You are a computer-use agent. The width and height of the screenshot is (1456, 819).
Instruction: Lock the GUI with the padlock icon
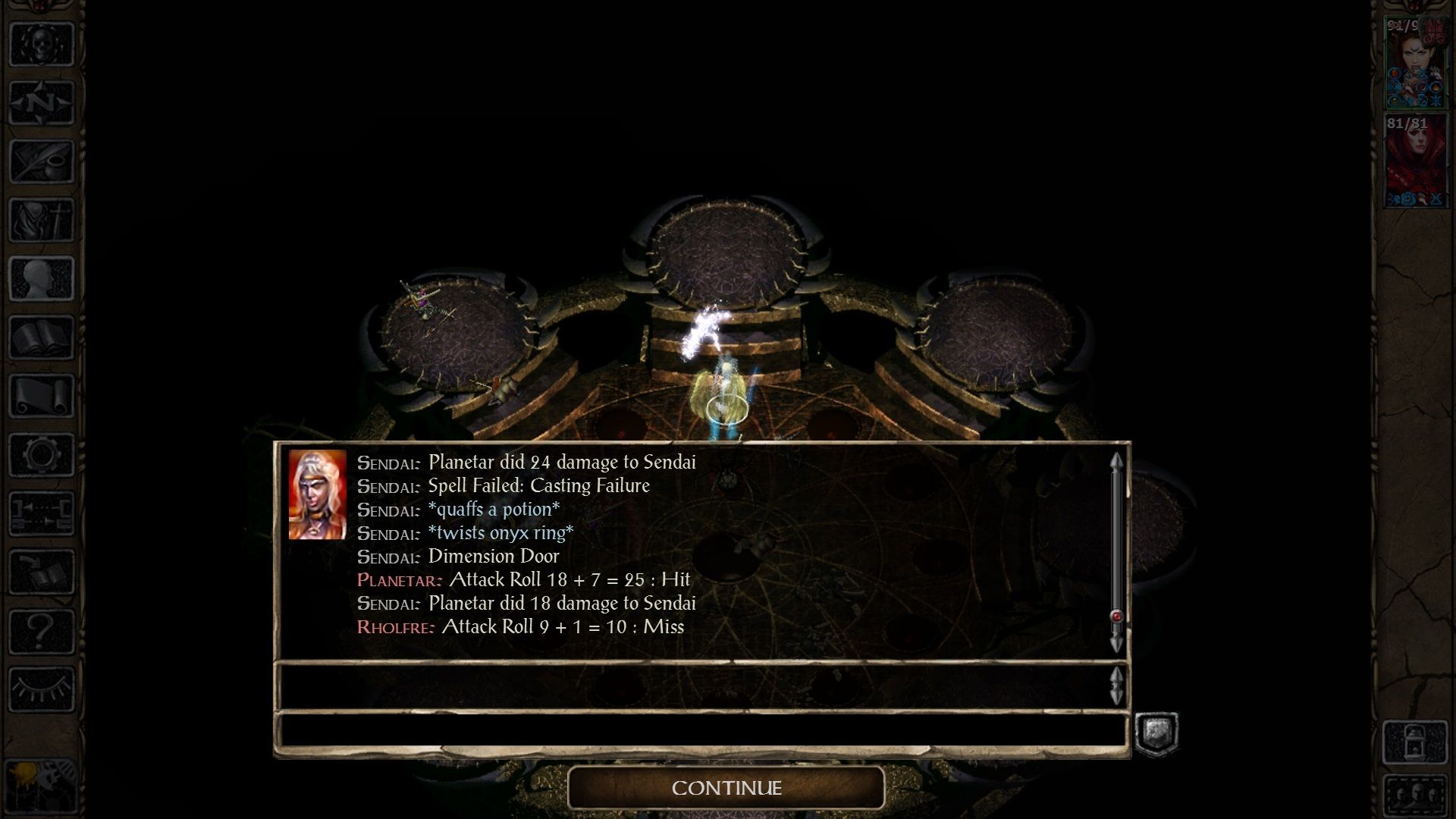click(x=1415, y=742)
